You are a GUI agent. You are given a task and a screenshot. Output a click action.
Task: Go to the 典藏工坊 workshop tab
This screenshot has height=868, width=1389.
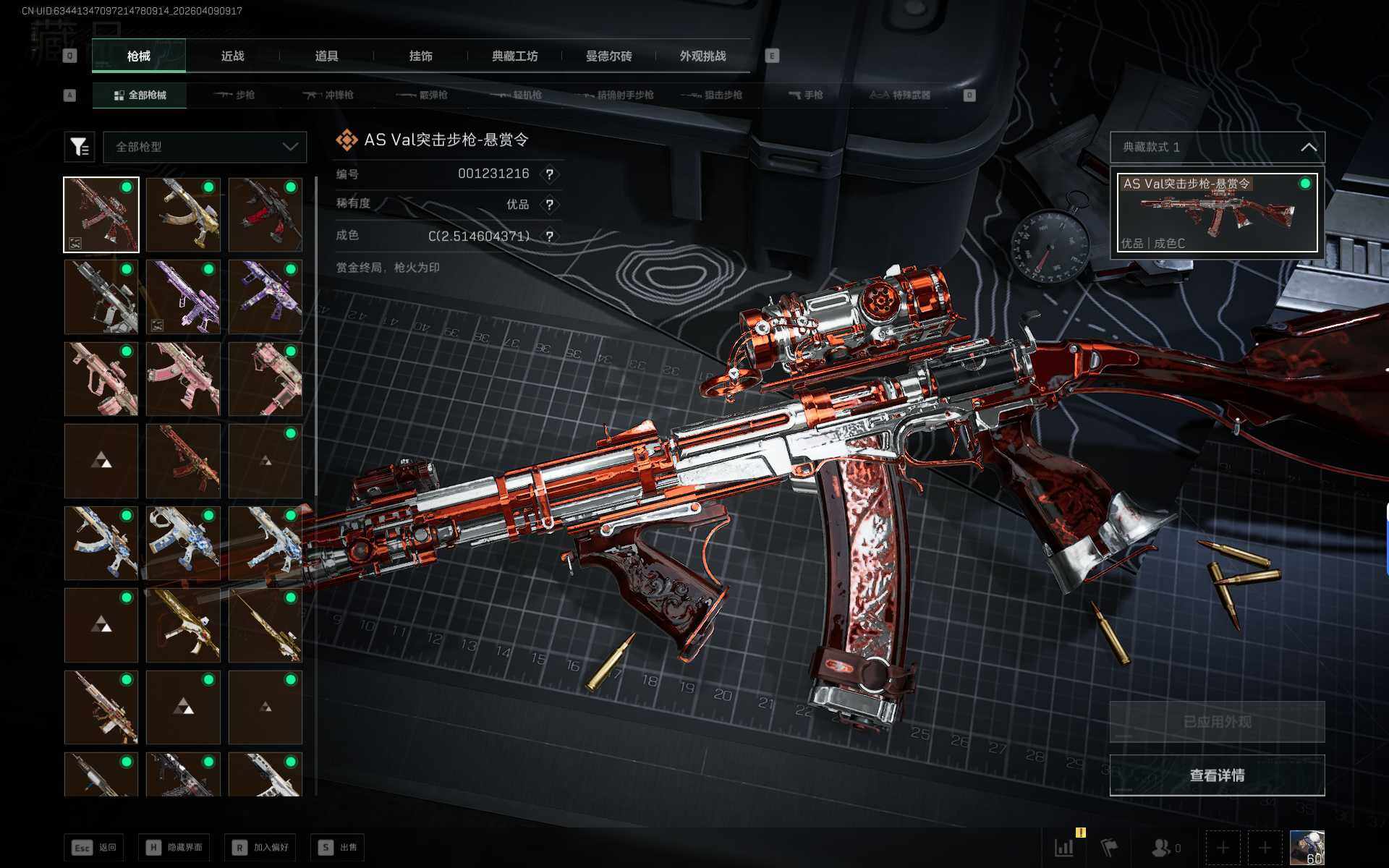(x=514, y=56)
